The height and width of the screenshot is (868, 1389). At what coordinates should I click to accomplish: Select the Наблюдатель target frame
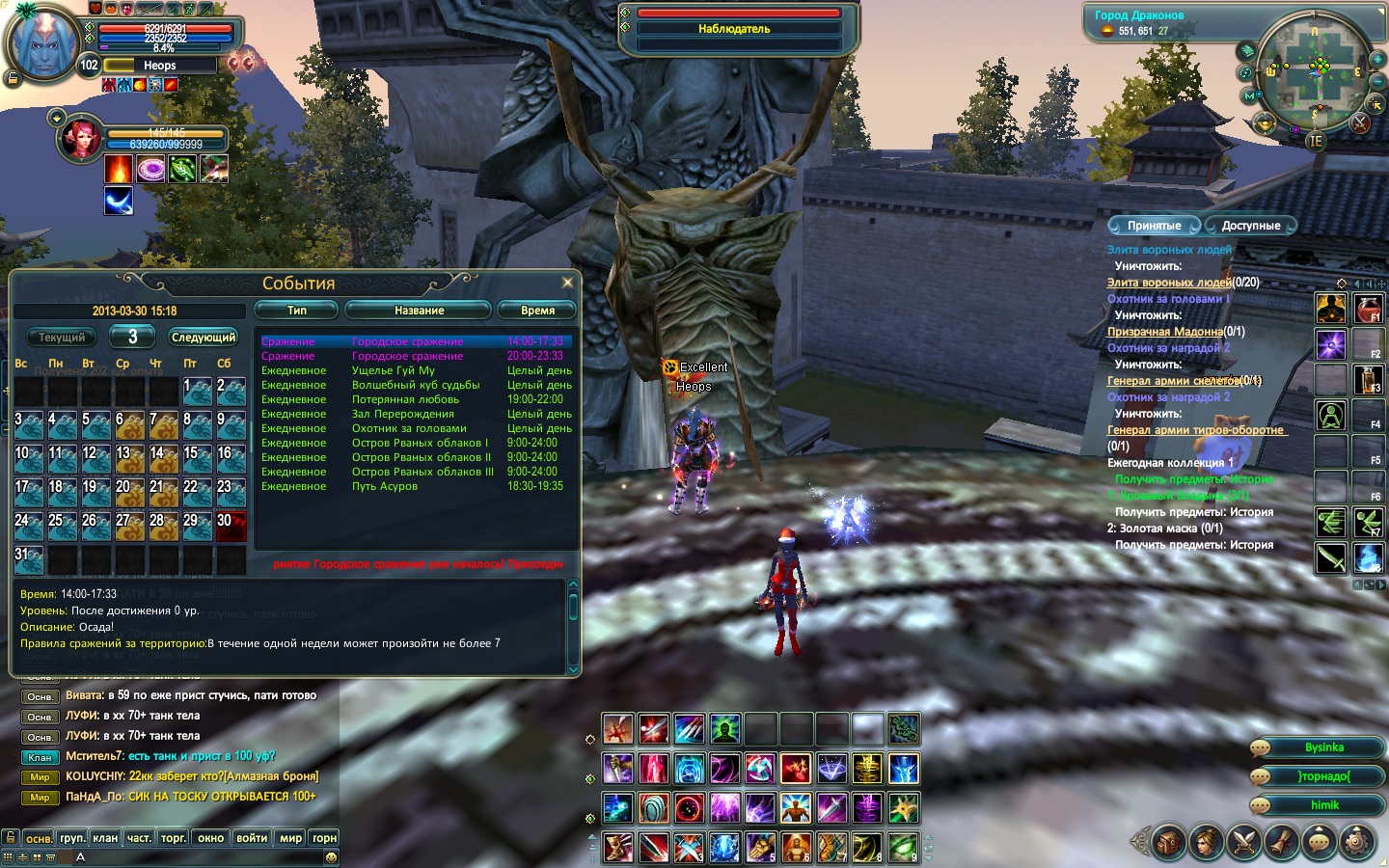[x=735, y=29]
